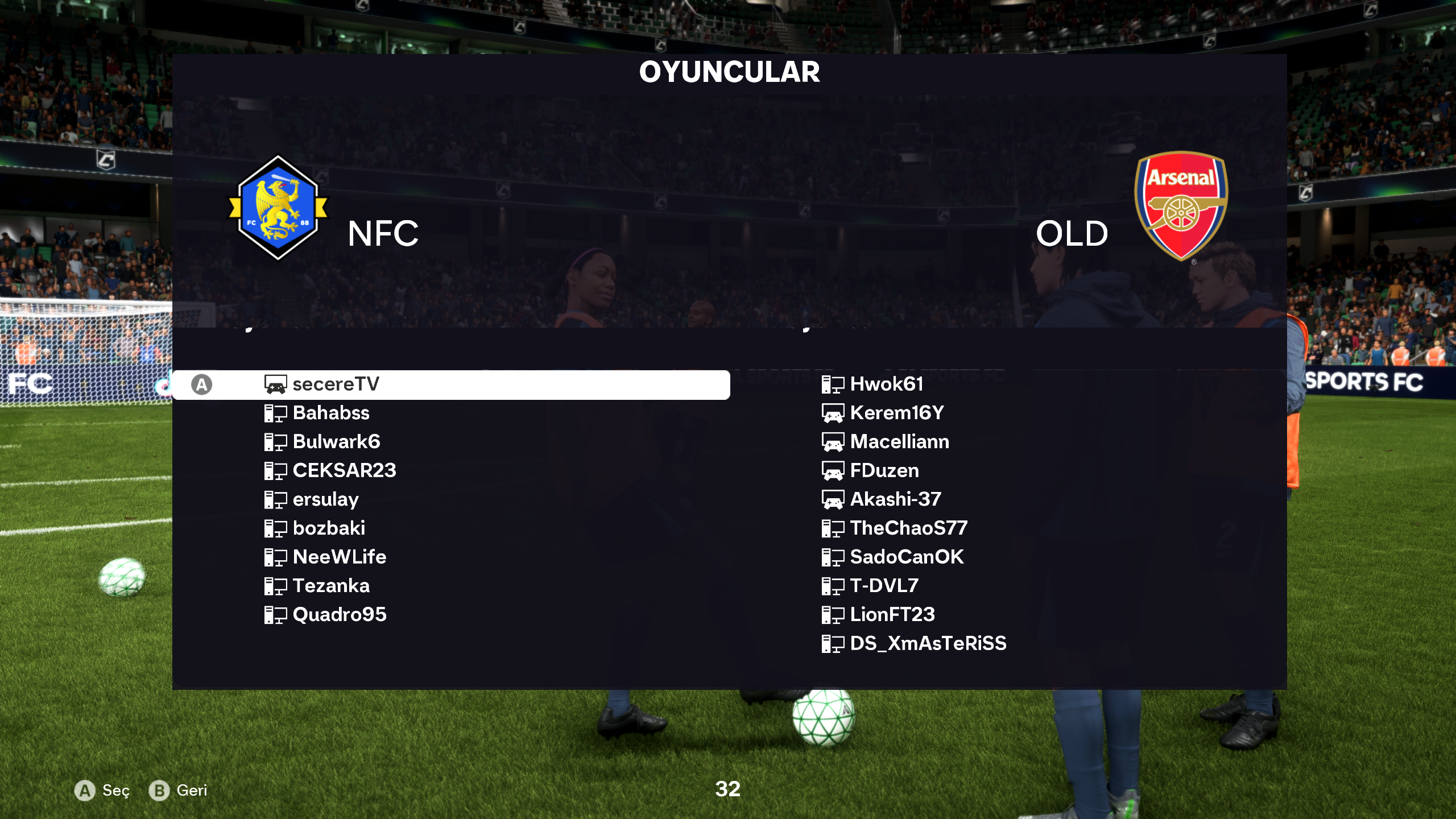The height and width of the screenshot is (819, 1456).
Task: Pick CEKSAR23 from NFC players
Action: pyautogui.click(x=344, y=471)
